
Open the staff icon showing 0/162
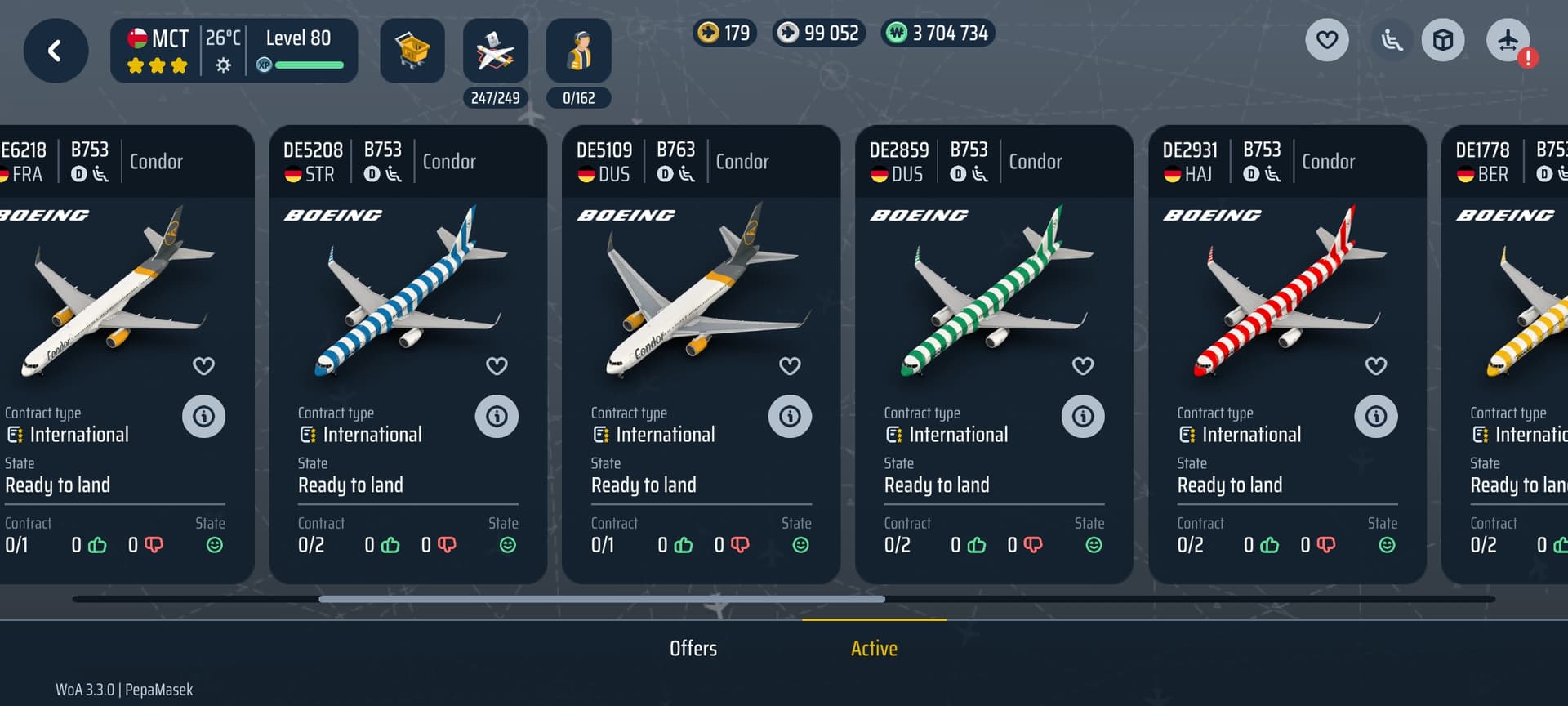tap(578, 51)
